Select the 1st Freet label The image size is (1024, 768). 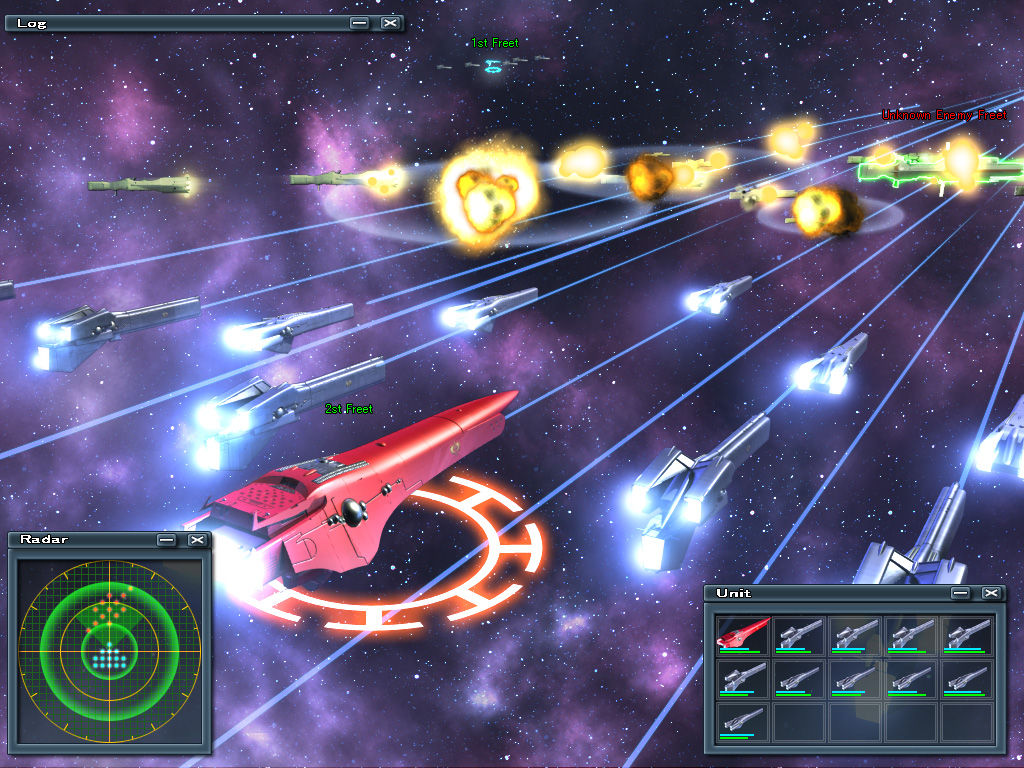pos(495,43)
